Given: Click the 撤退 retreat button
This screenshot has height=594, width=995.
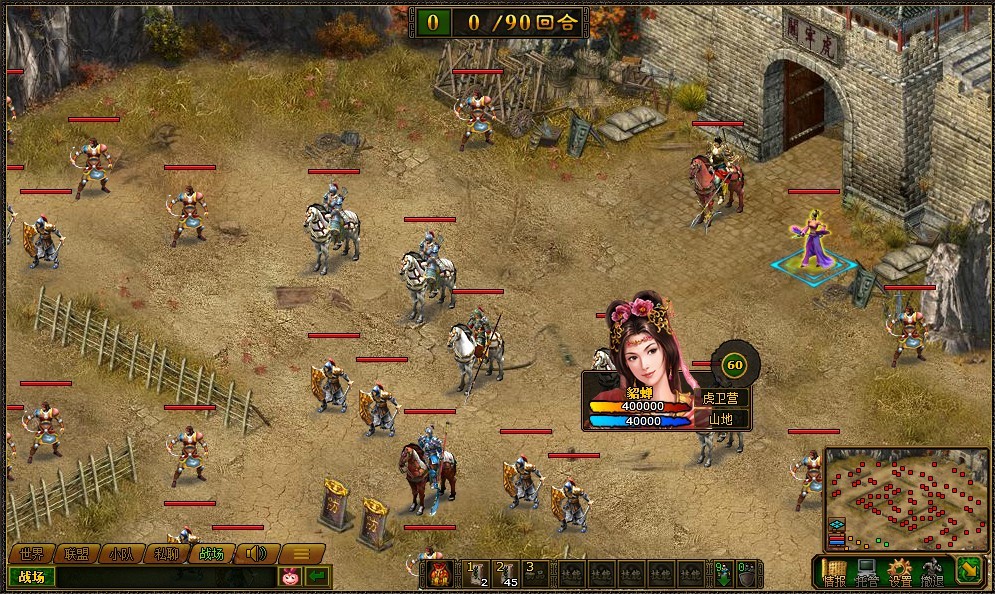Looking at the screenshot, I should (x=932, y=572).
